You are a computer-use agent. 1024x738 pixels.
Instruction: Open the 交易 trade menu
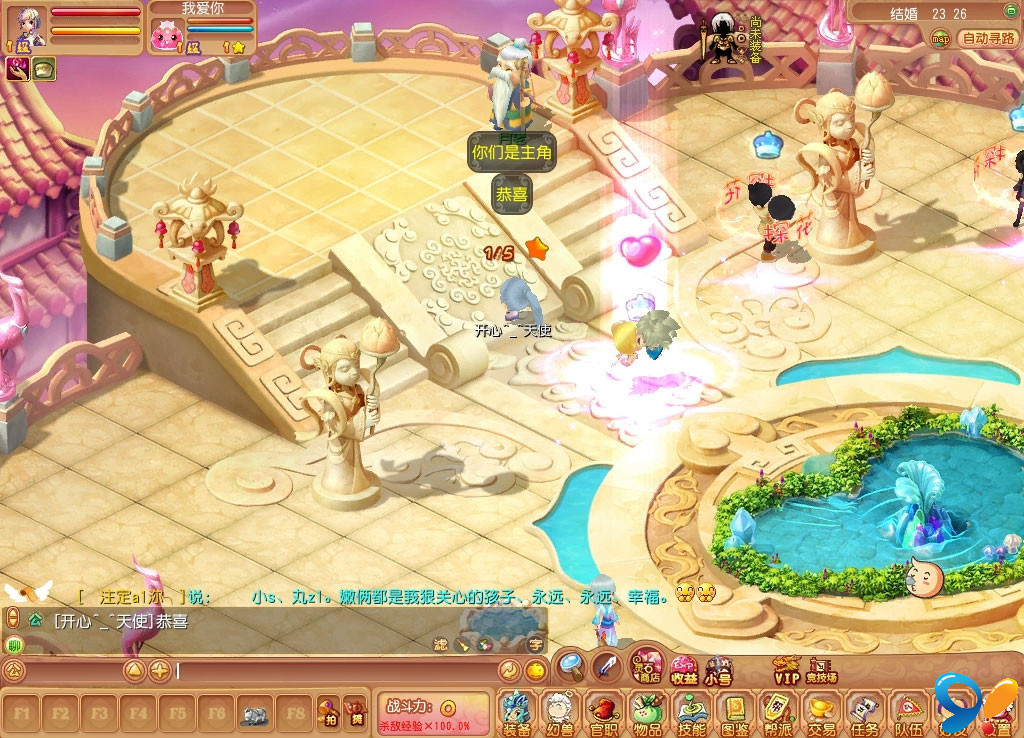coord(822,712)
